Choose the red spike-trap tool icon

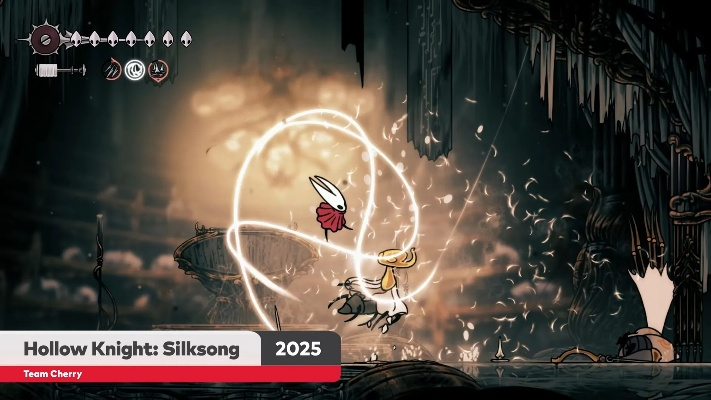(x=158, y=70)
